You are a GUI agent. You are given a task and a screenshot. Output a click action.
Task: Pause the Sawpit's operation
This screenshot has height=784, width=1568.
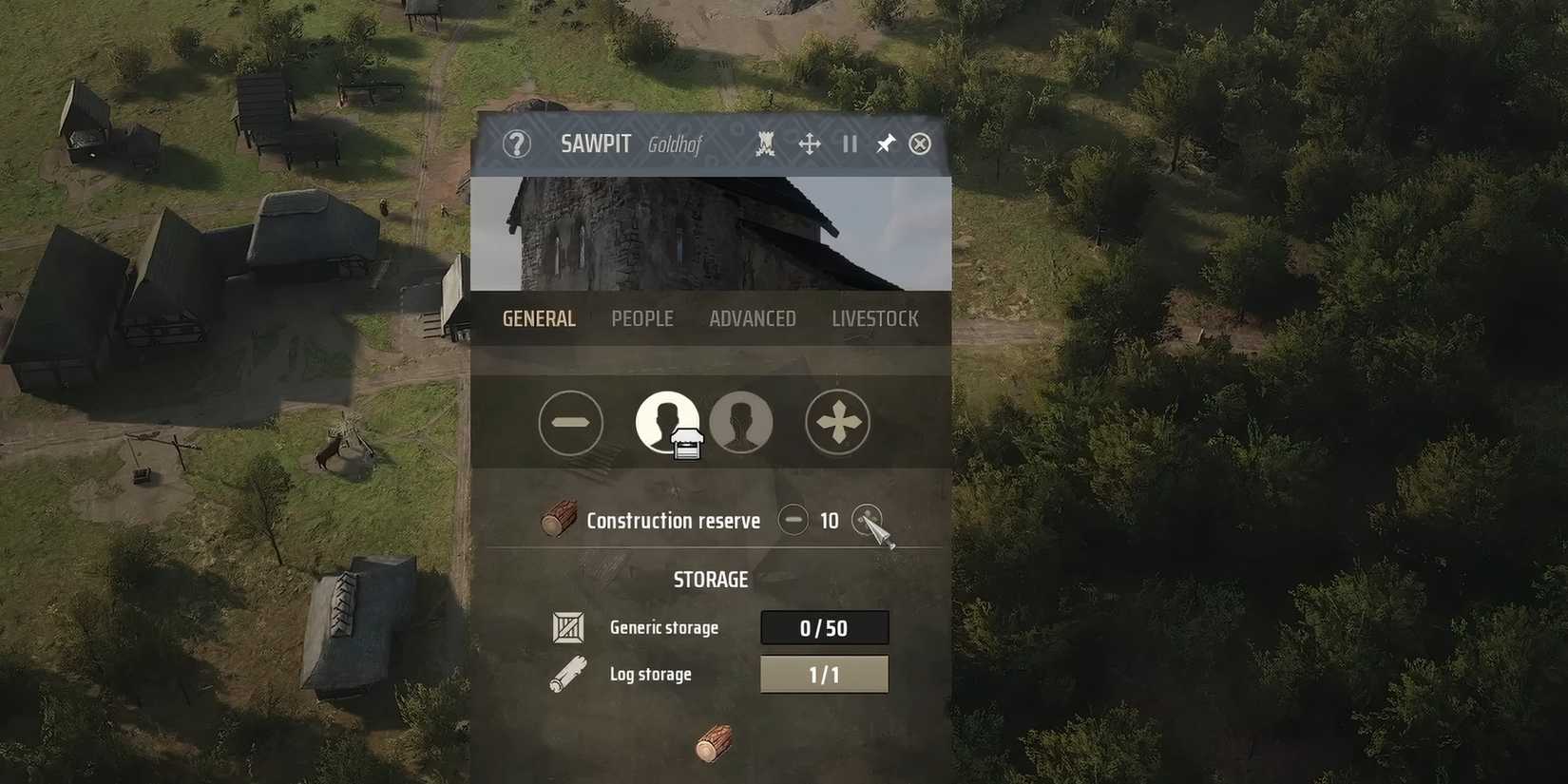pos(849,143)
